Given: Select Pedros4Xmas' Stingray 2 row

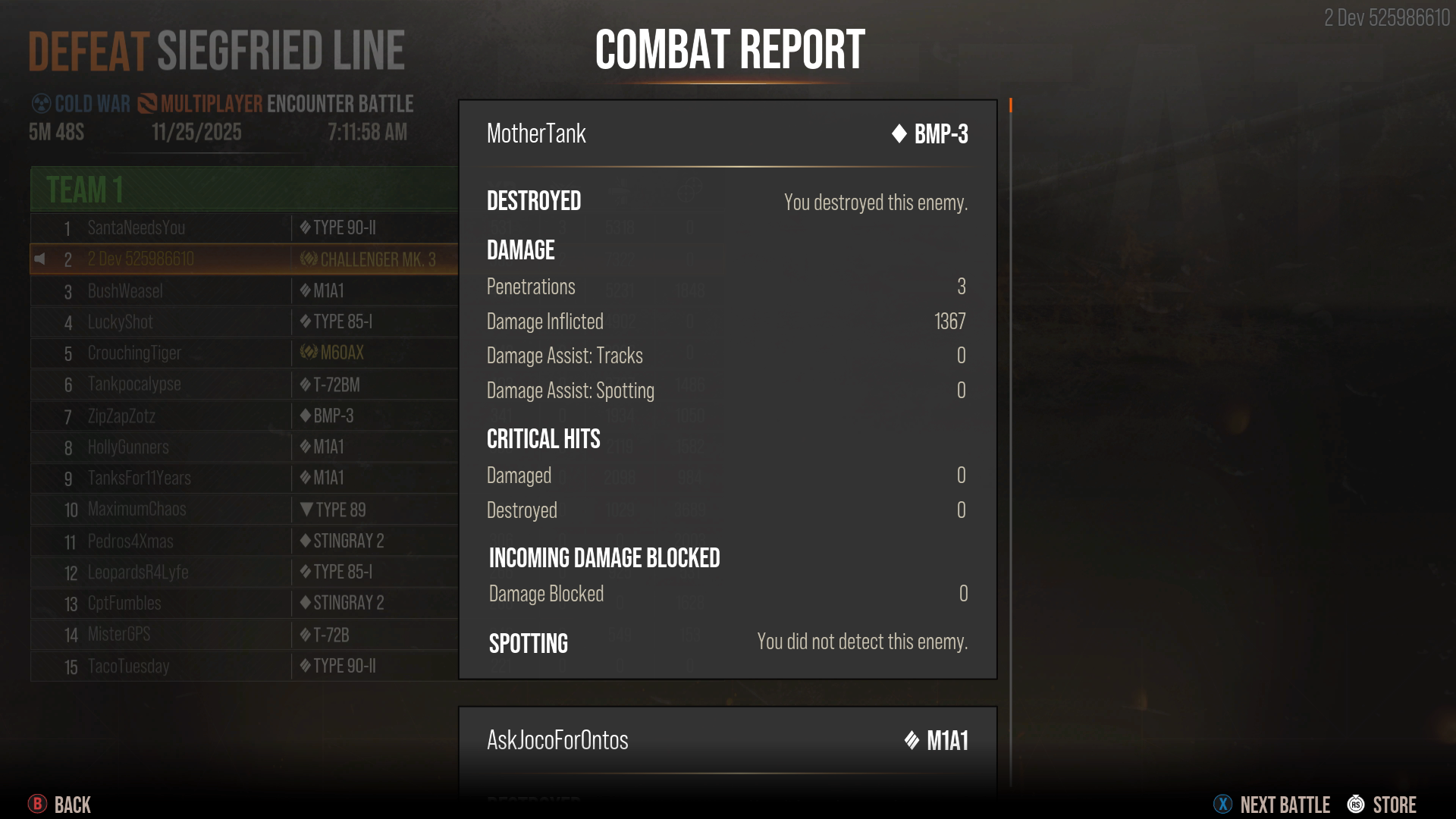Looking at the screenshot, I should (130, 541).
